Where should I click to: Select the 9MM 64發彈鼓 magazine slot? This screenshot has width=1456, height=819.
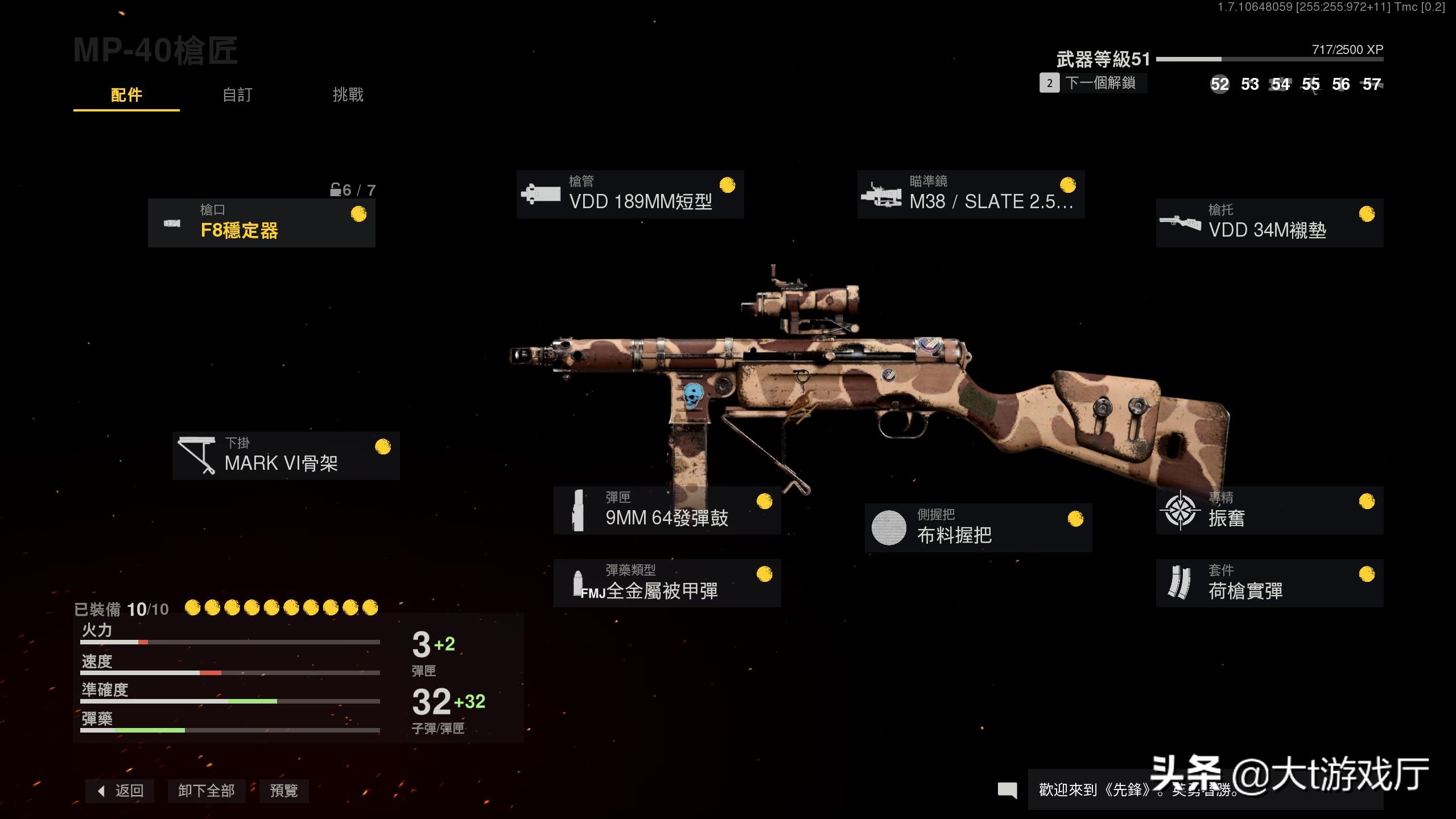(667, 510)
